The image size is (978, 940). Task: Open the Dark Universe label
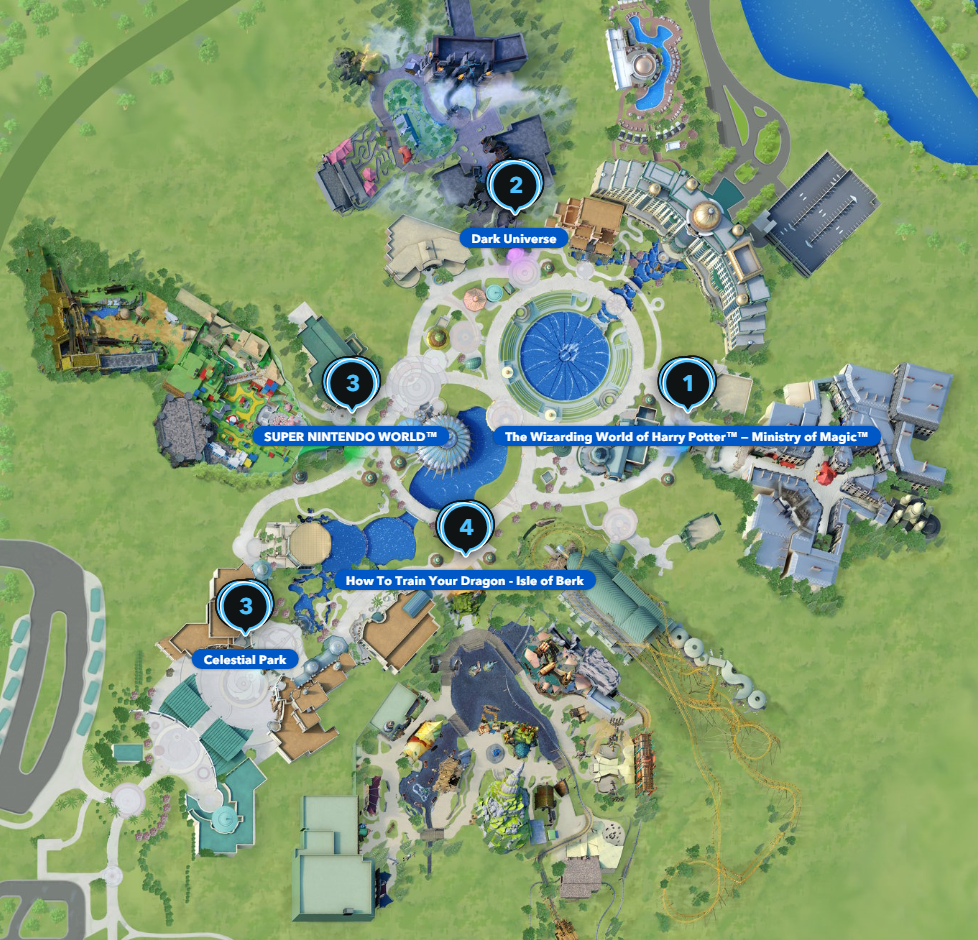tap(514, 239)
